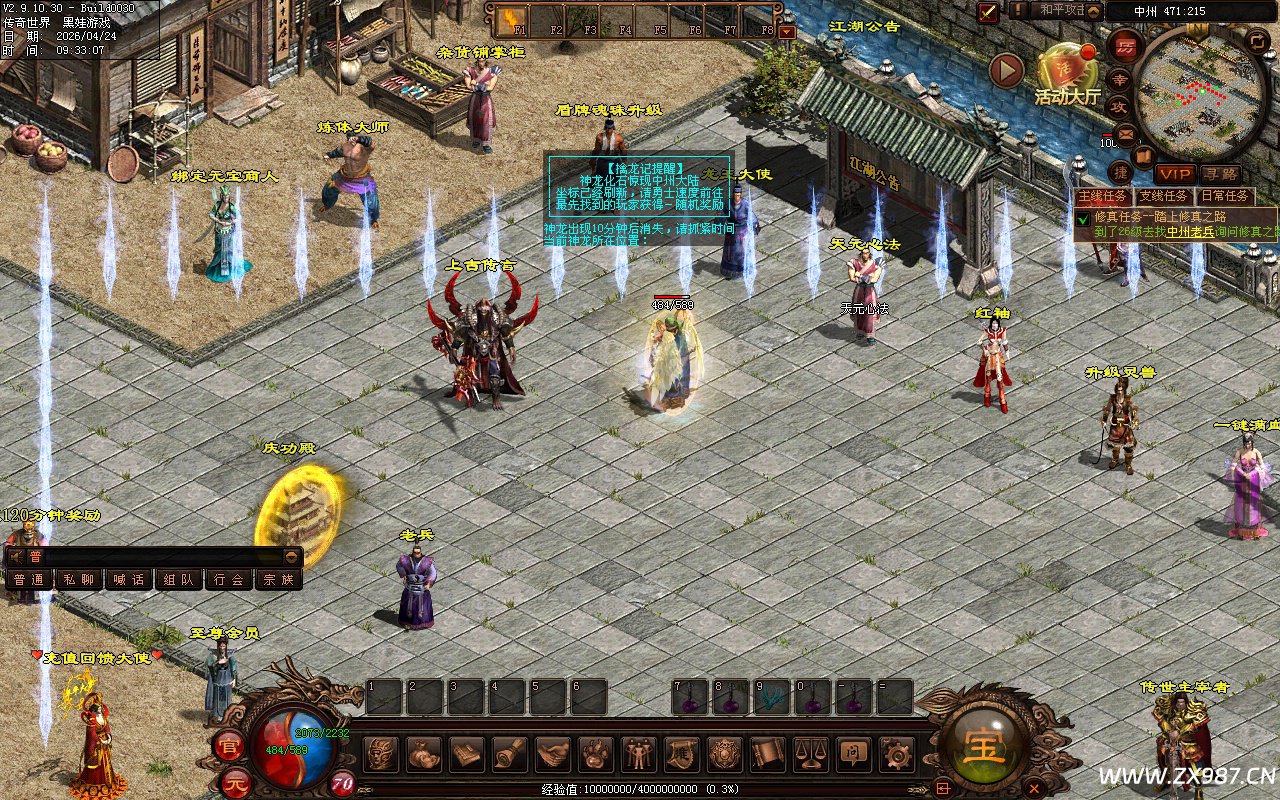Viewport: 1280px width, 800px height.
Task: Open the mail envelope icon
Action: 1126,133
